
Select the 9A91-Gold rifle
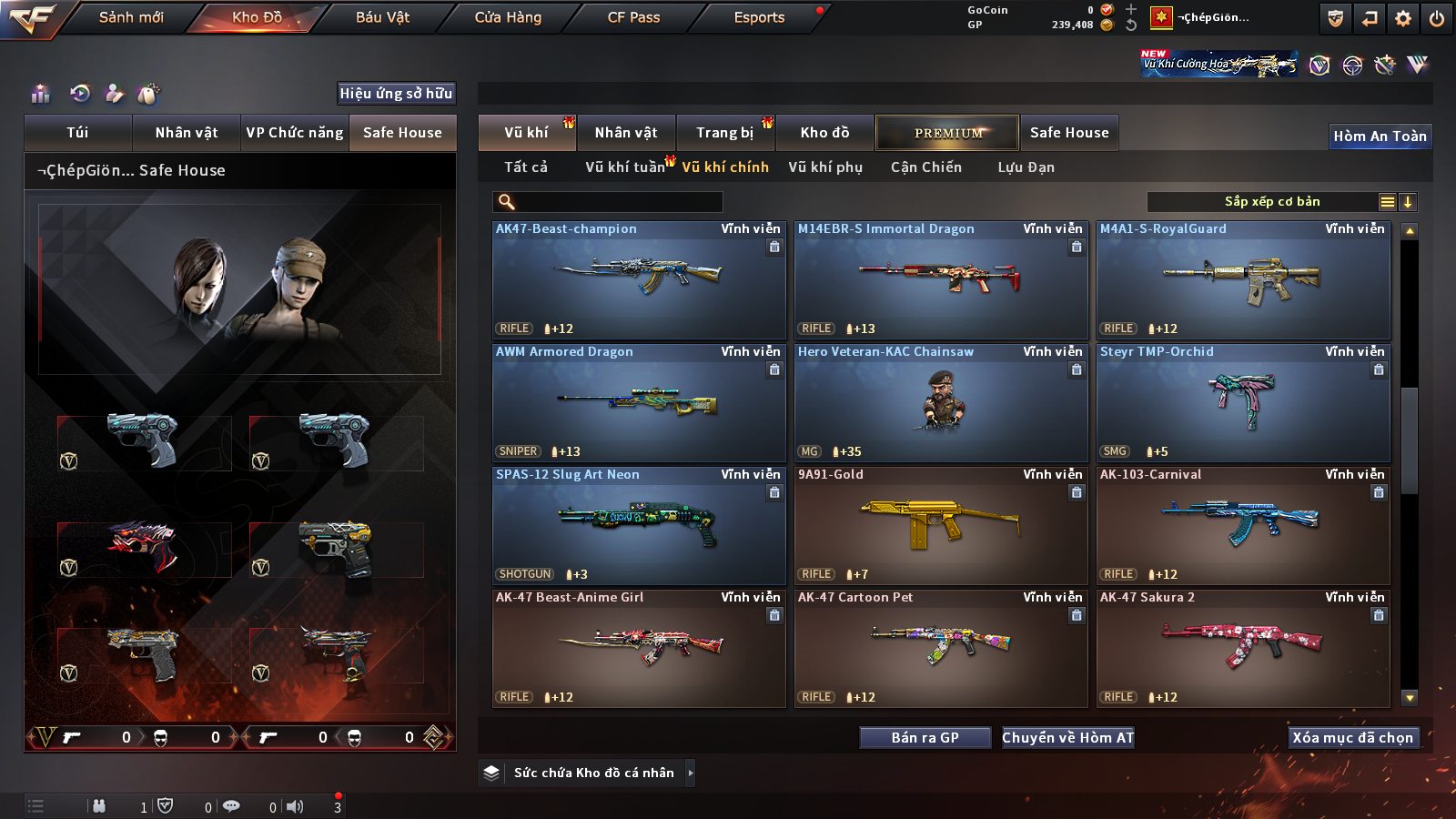(x=941, y=526)
